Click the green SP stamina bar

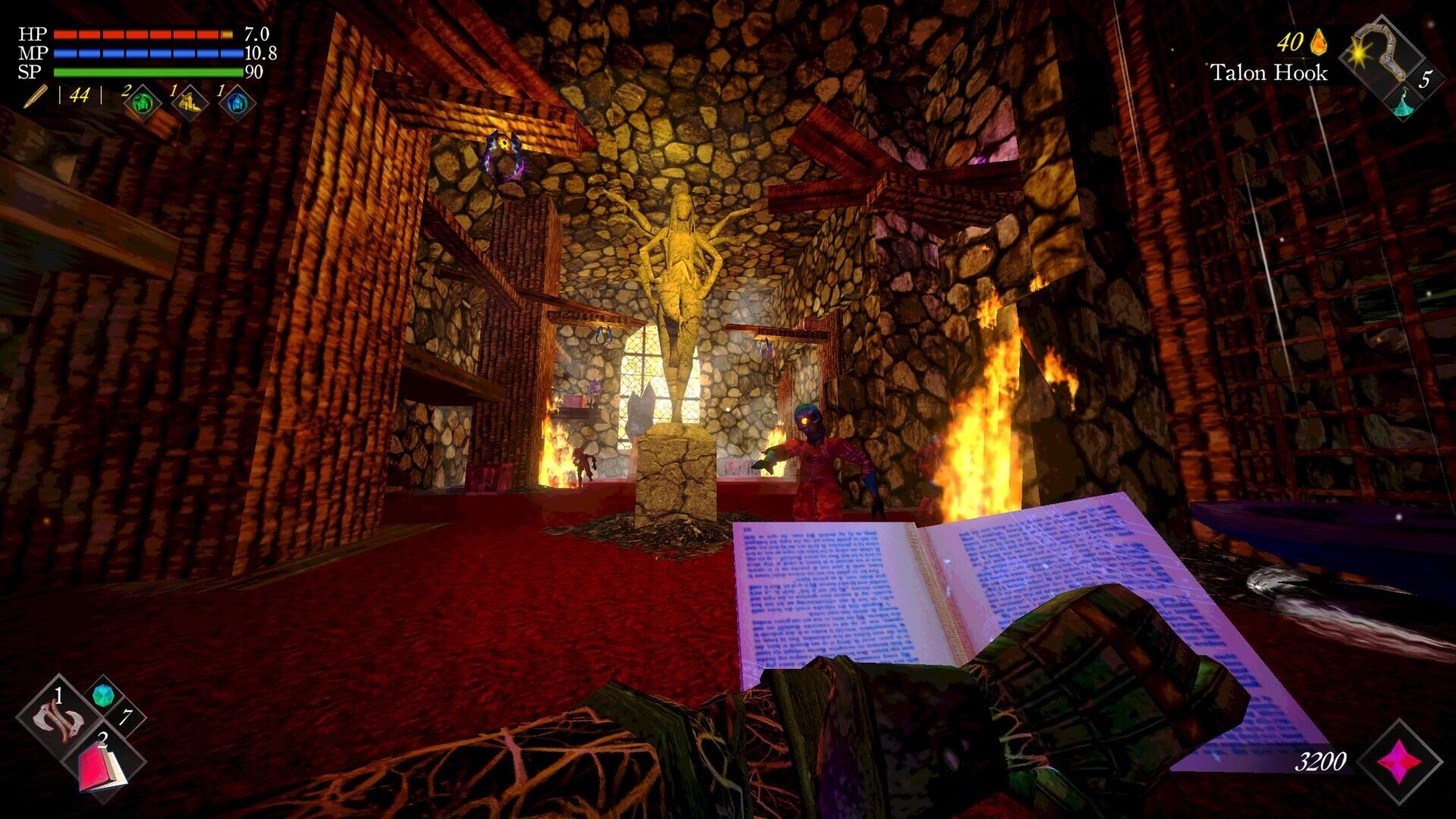[144, 72]
